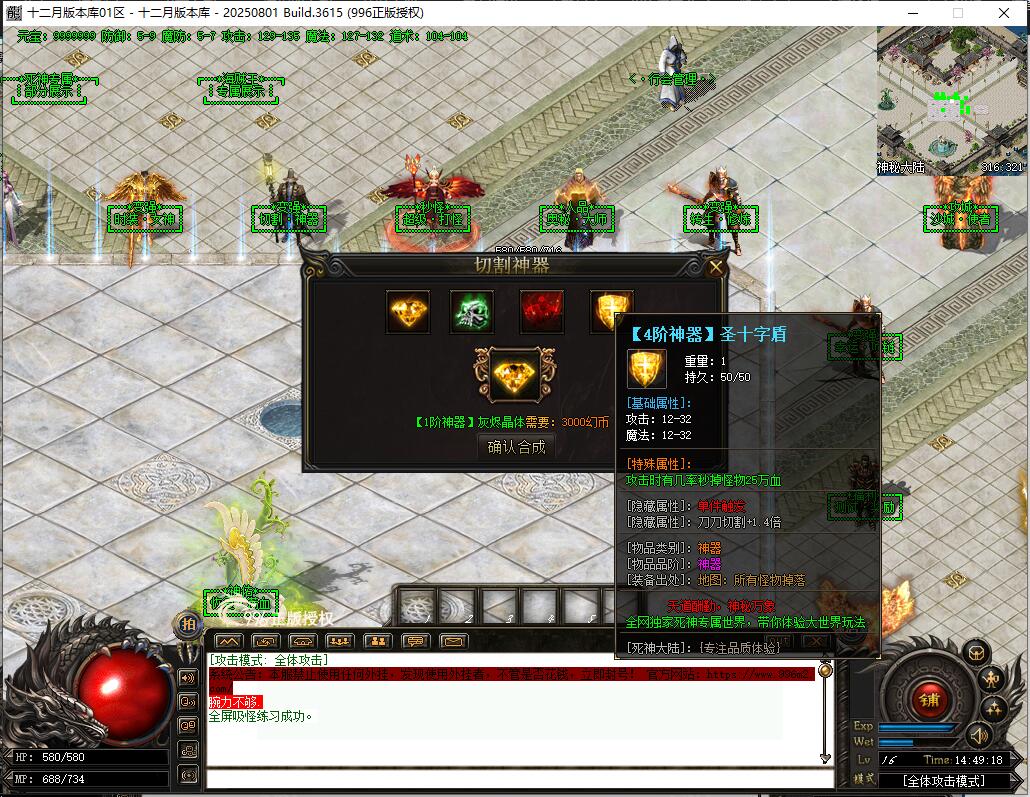Toggle the sound speaker icon
The height and width of the screenshot is (797, 1030).
tap(978, 737)
